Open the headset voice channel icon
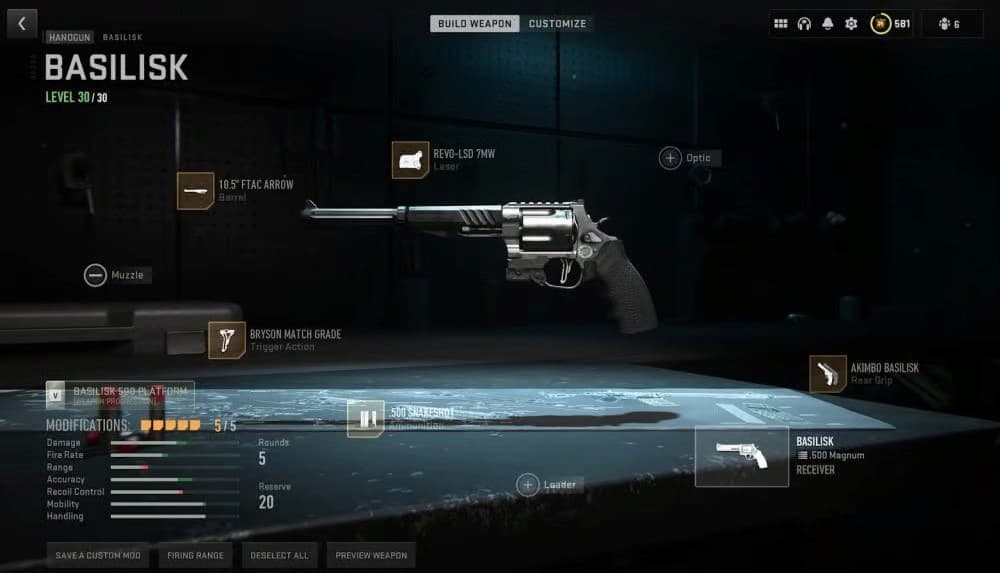 (804, 24)
